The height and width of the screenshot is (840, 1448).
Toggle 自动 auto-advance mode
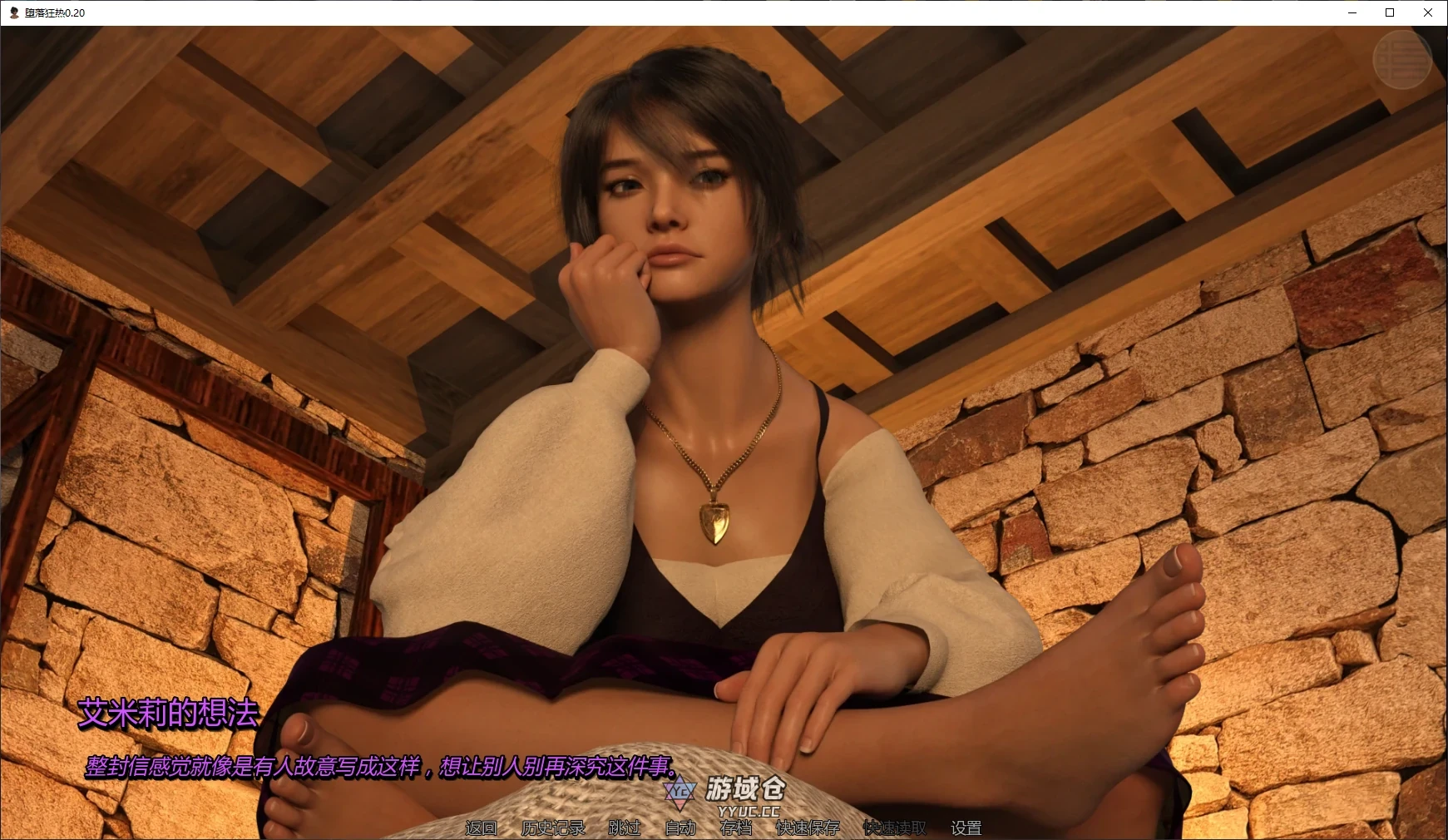[681, 828]
